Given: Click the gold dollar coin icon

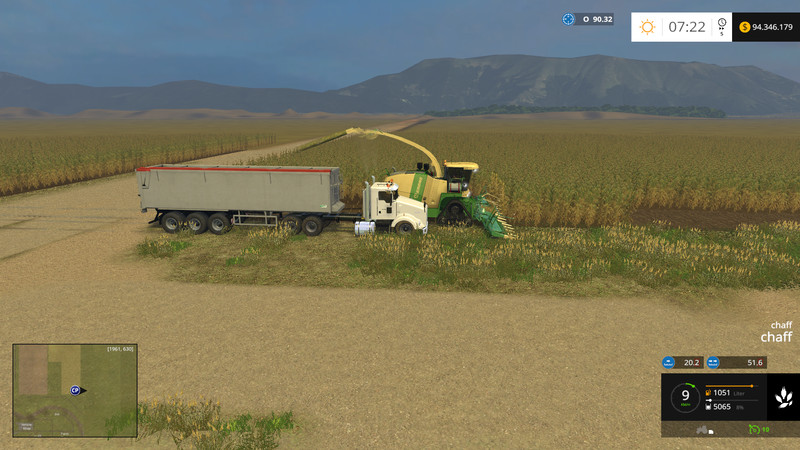Looking at the screenshot, I should point(745,27).
